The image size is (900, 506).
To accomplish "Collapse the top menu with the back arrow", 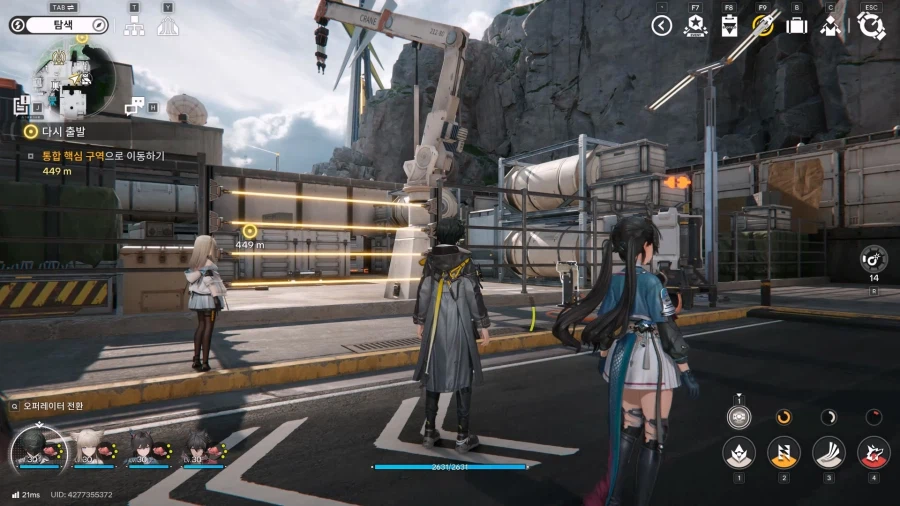I will 661,26.
